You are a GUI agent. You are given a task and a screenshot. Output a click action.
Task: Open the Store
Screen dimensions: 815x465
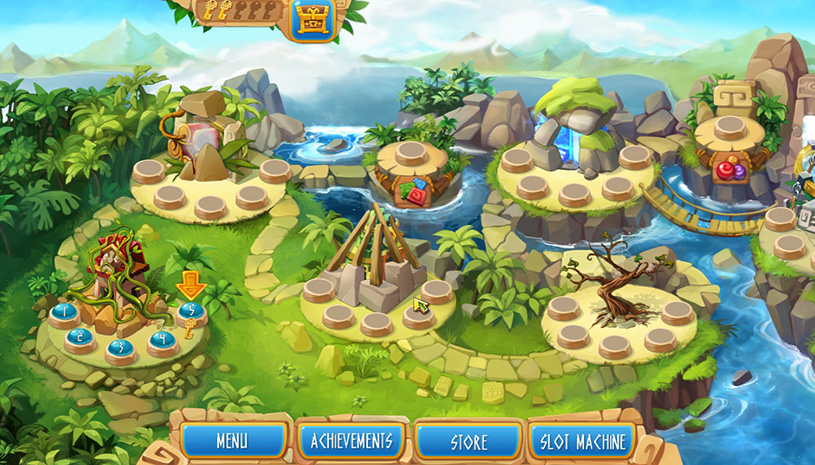click(468, 440)
